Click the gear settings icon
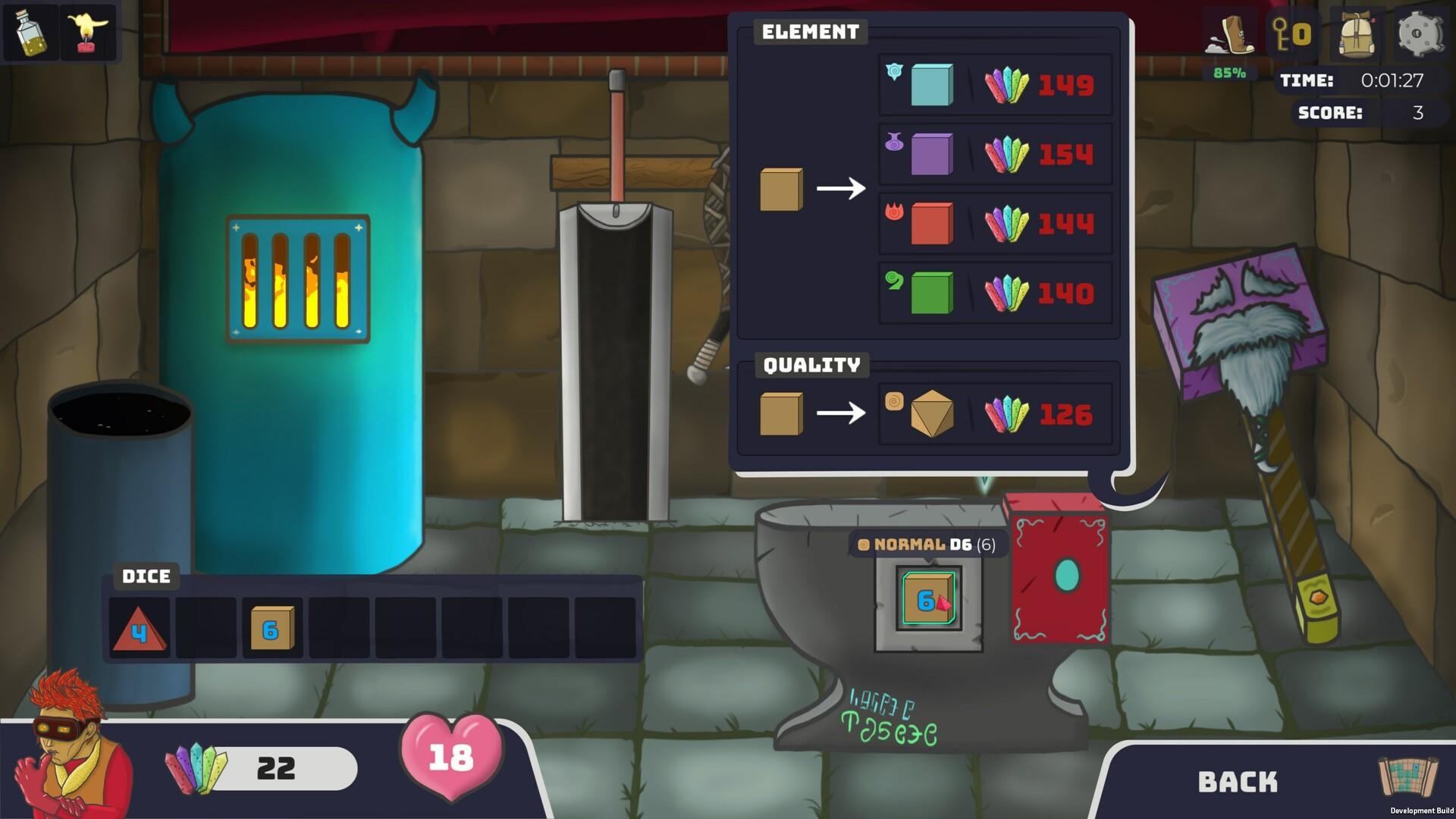 1420,34
